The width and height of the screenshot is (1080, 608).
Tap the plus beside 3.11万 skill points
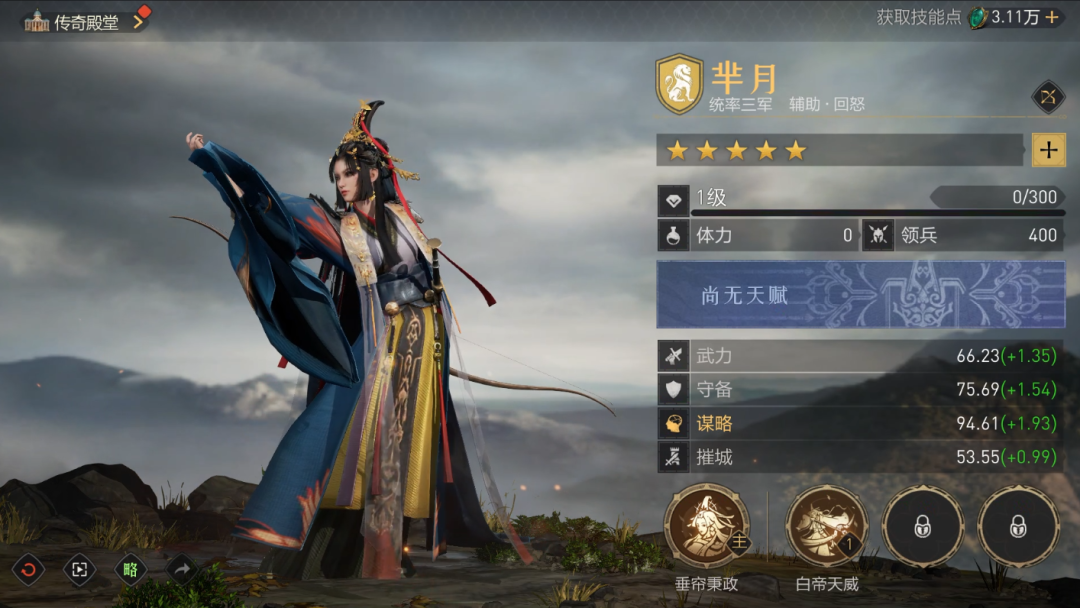click(1052, 17)
